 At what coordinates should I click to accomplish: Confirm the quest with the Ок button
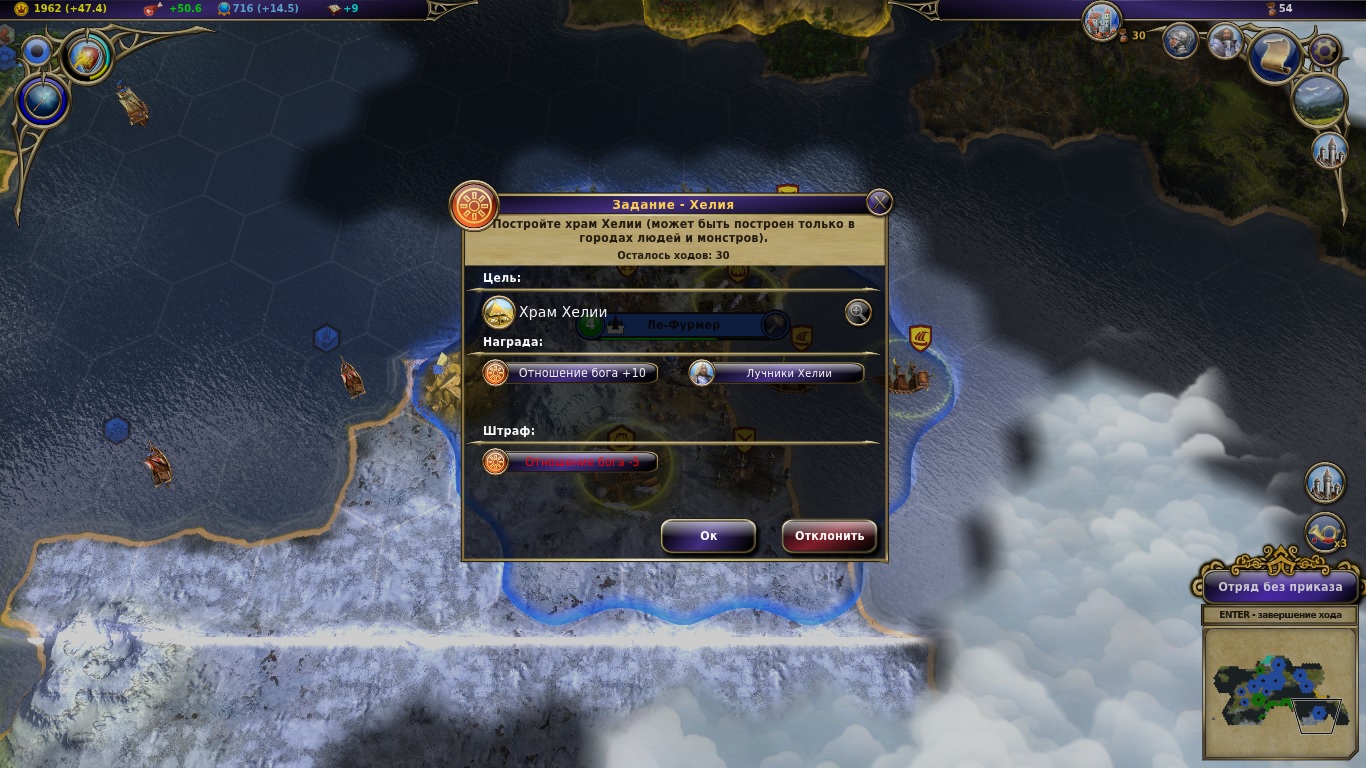pyautogui.click(x=708, y=536)
